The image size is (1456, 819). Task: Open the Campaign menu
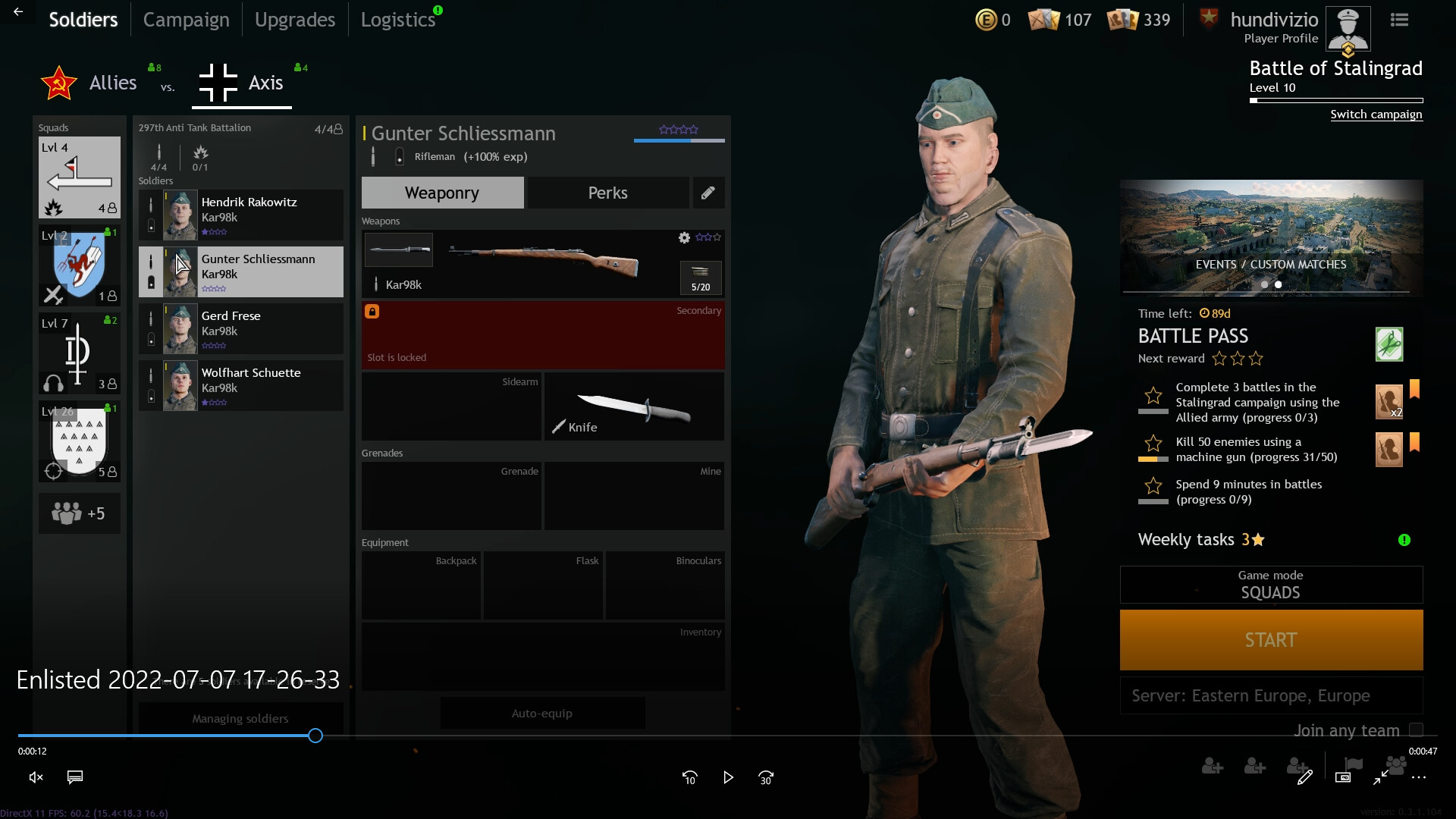(186, 19)
